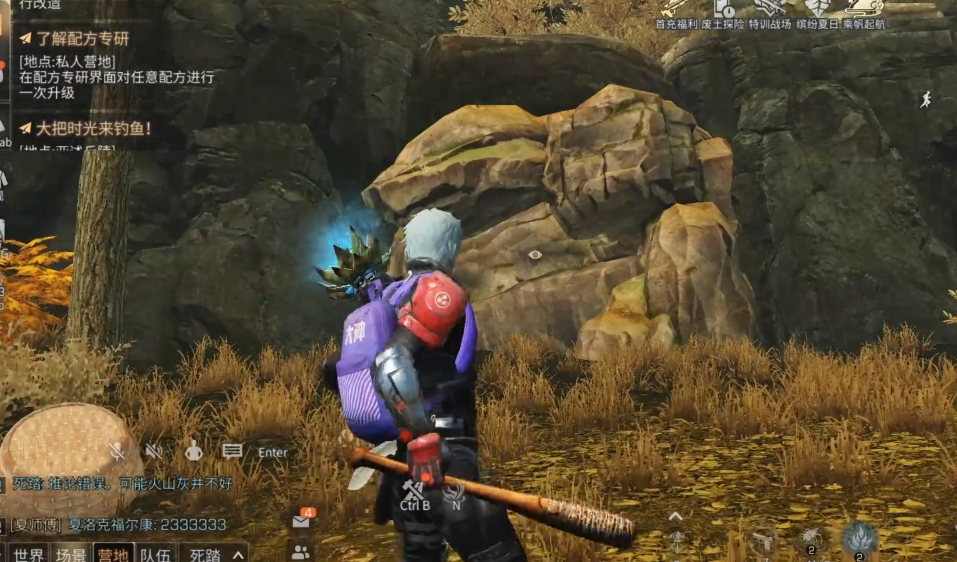Screen dimensions: 957x562
Task: Switch to the 场景 scene chat tab
Action: coord(71,554)
